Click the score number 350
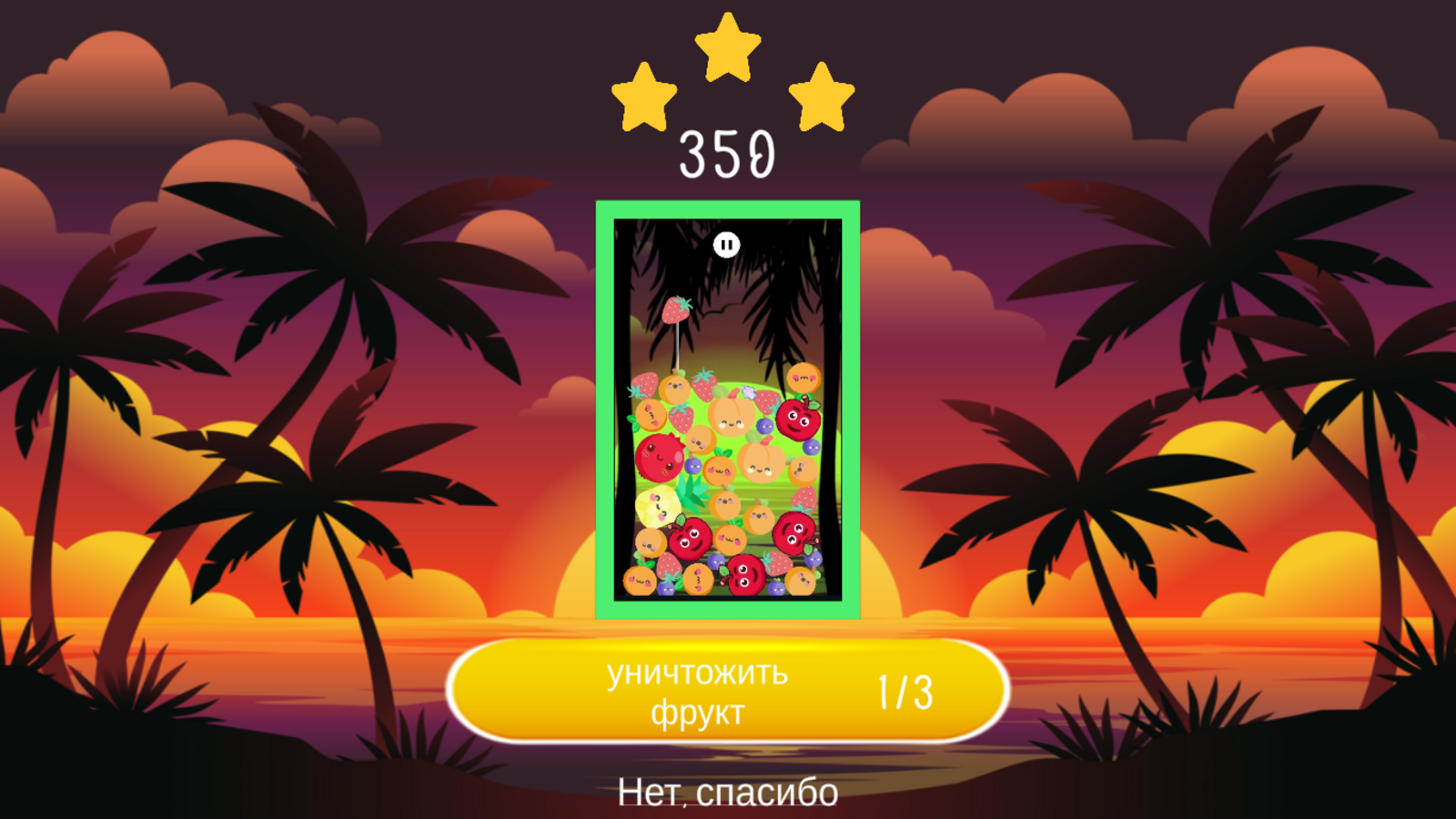 click(x=727, y=154)
